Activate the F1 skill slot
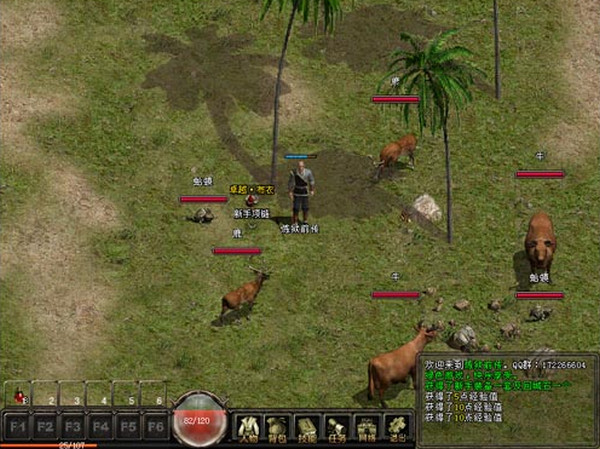The height and width of the screenshot is (449, 600). 17,424
